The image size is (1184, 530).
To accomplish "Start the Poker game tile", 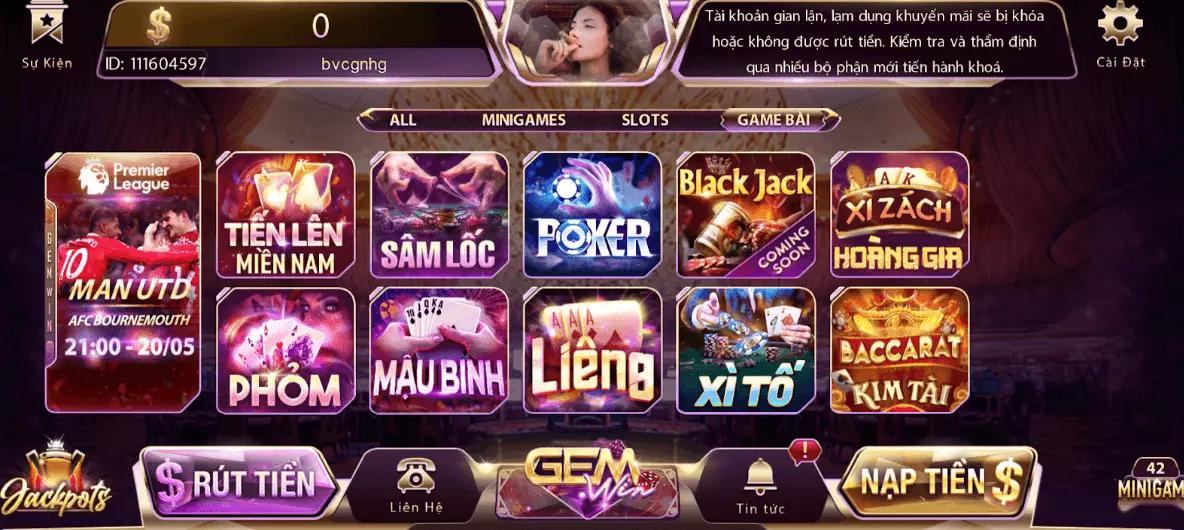I will click(x=593, y=215).
